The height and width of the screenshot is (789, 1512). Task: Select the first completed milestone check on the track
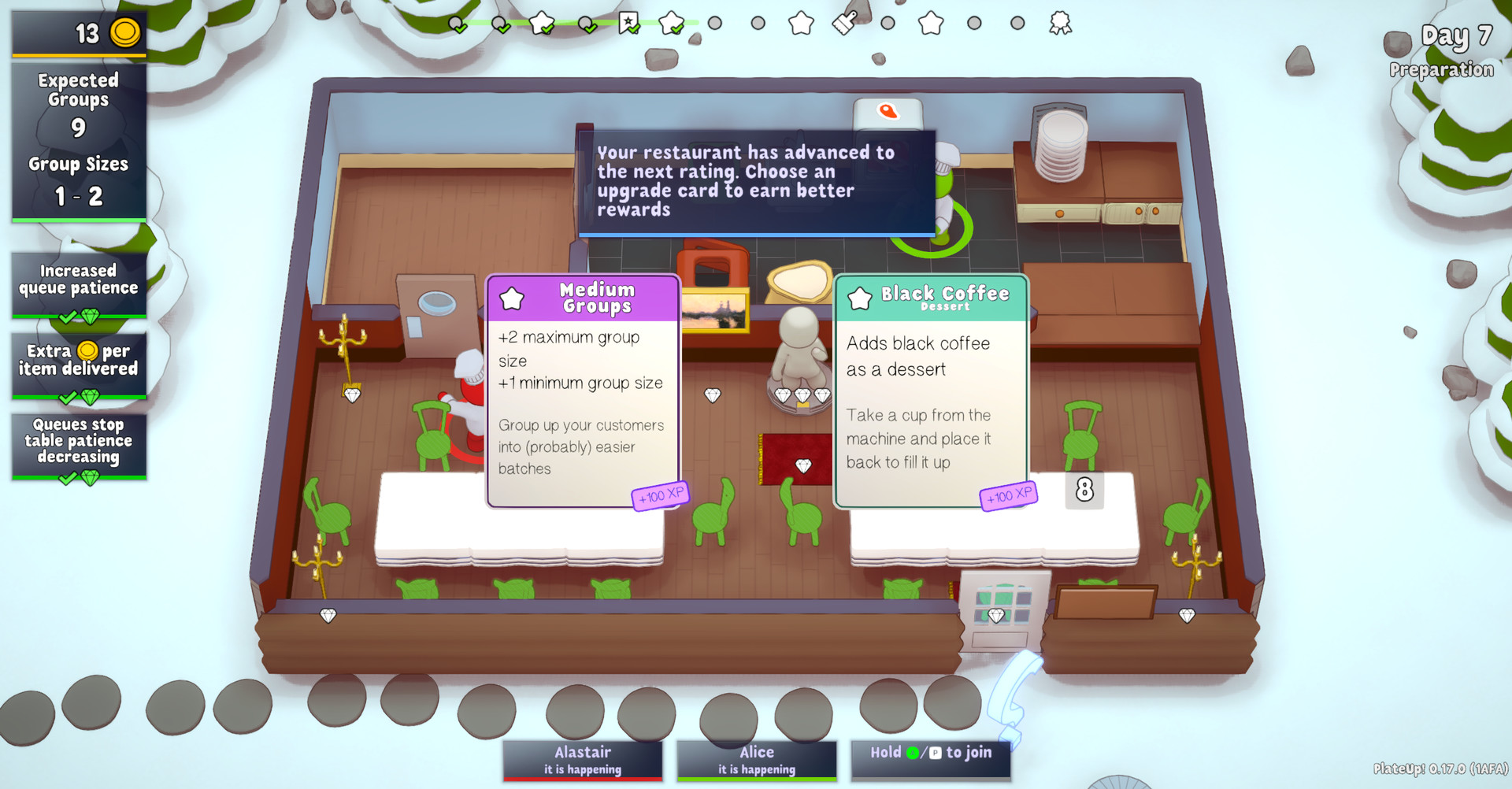[x=457, y=24]
